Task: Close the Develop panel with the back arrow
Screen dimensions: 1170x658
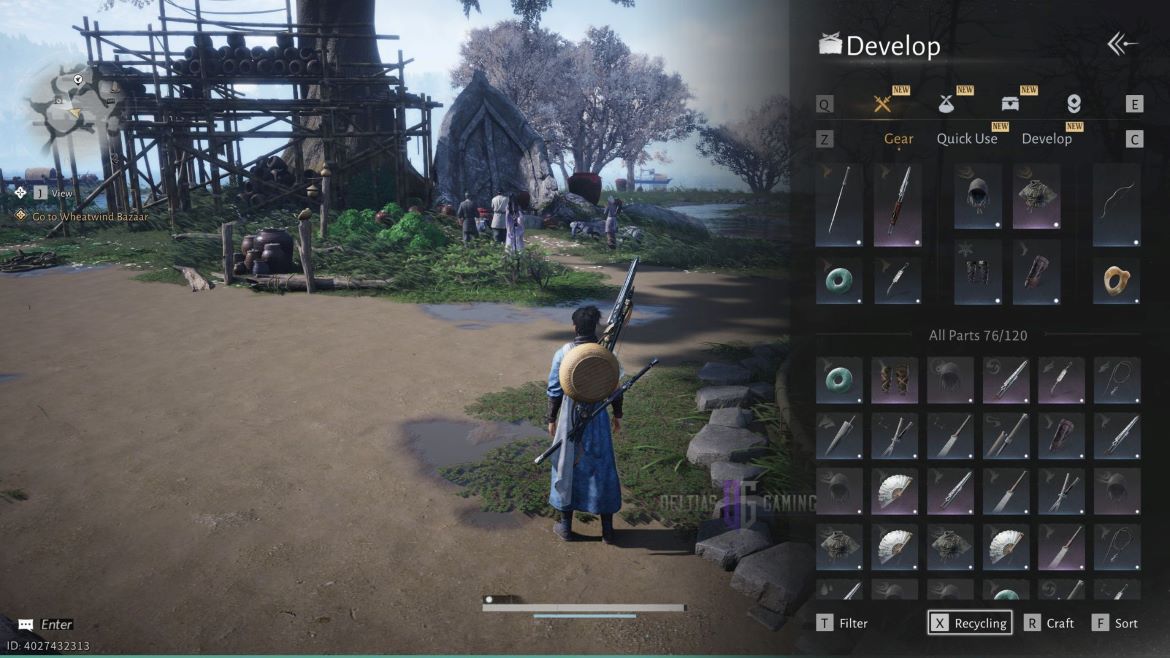Action: 1123,44
